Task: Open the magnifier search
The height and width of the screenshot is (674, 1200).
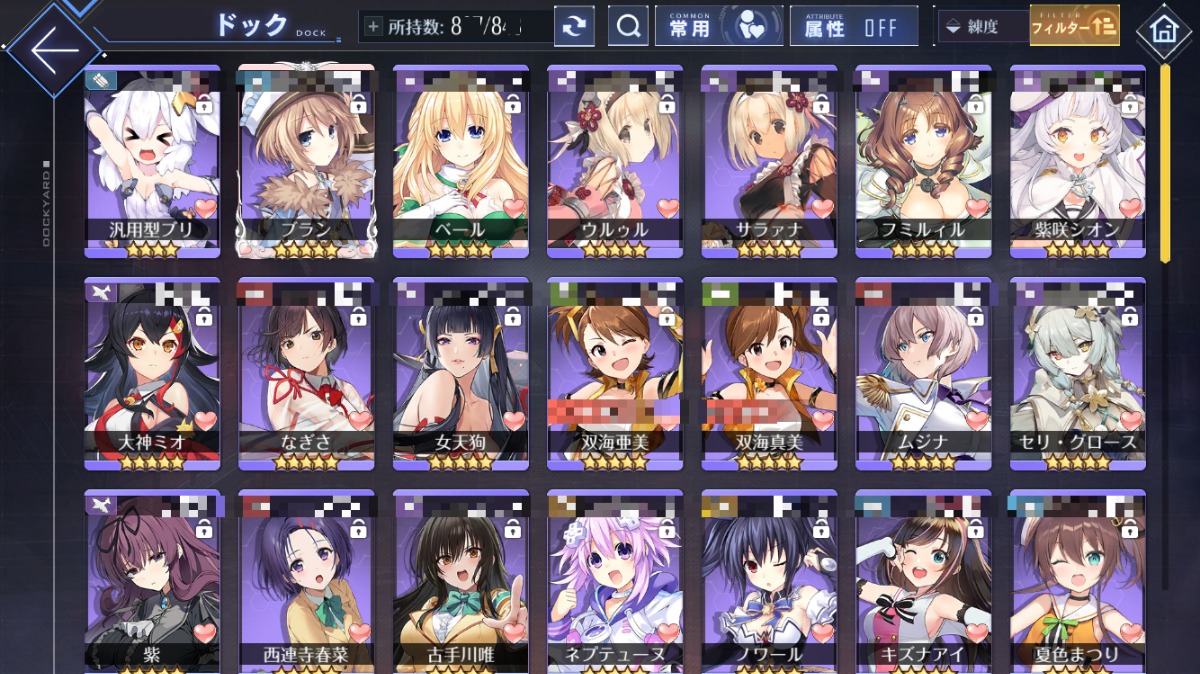Action: (628, 27)
